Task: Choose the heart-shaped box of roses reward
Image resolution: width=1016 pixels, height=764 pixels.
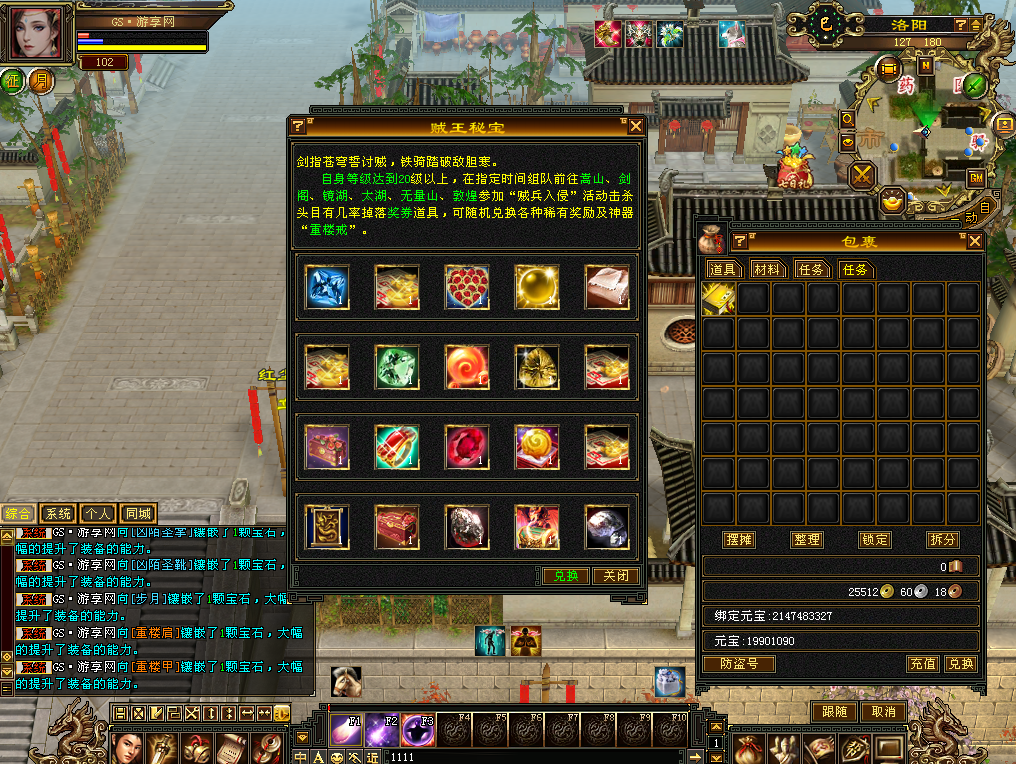Action: (467, 287)
